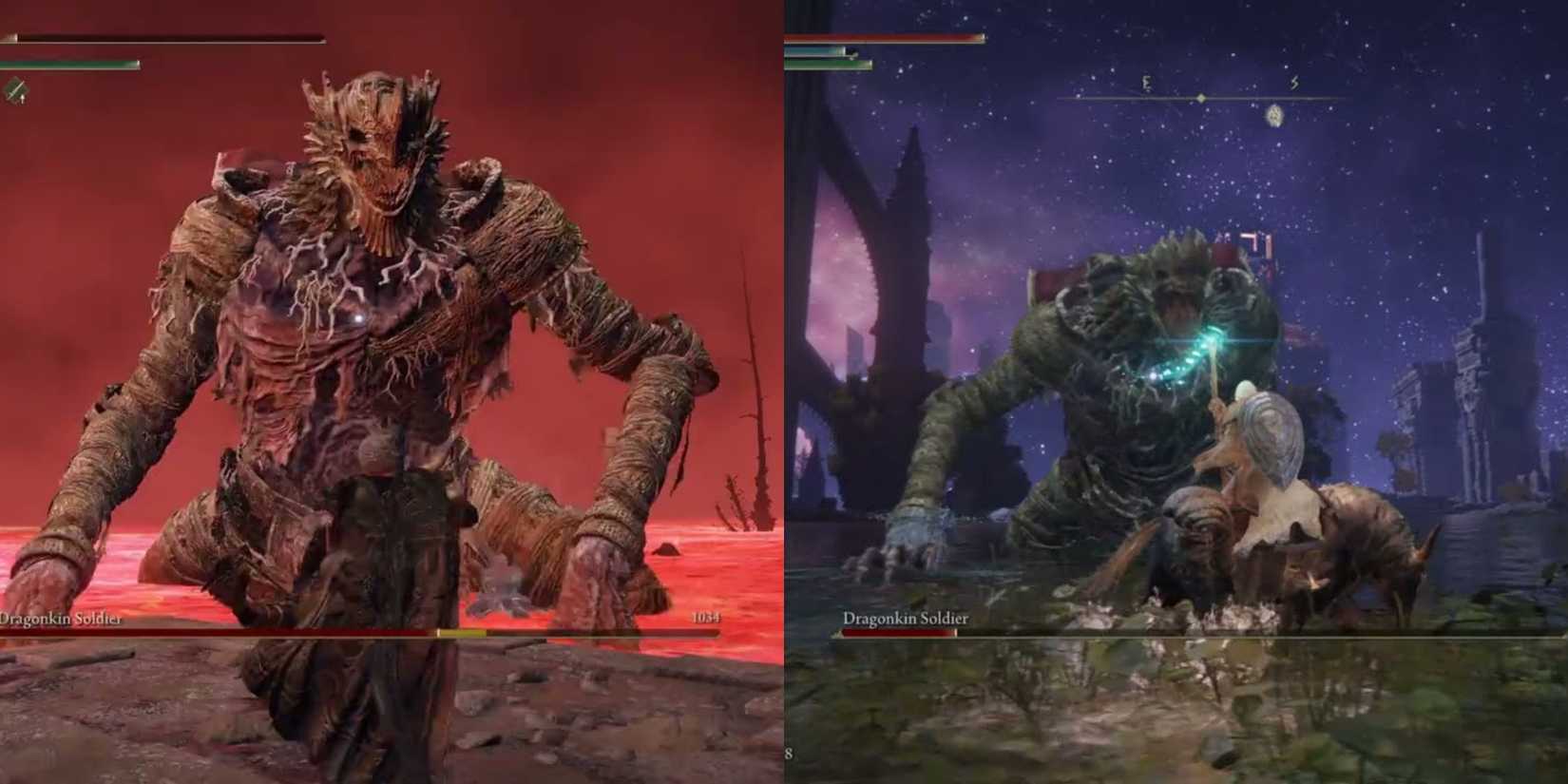Click the blue FP bar on the right screen
This screenshot has height=784, width=1568.
813,50
